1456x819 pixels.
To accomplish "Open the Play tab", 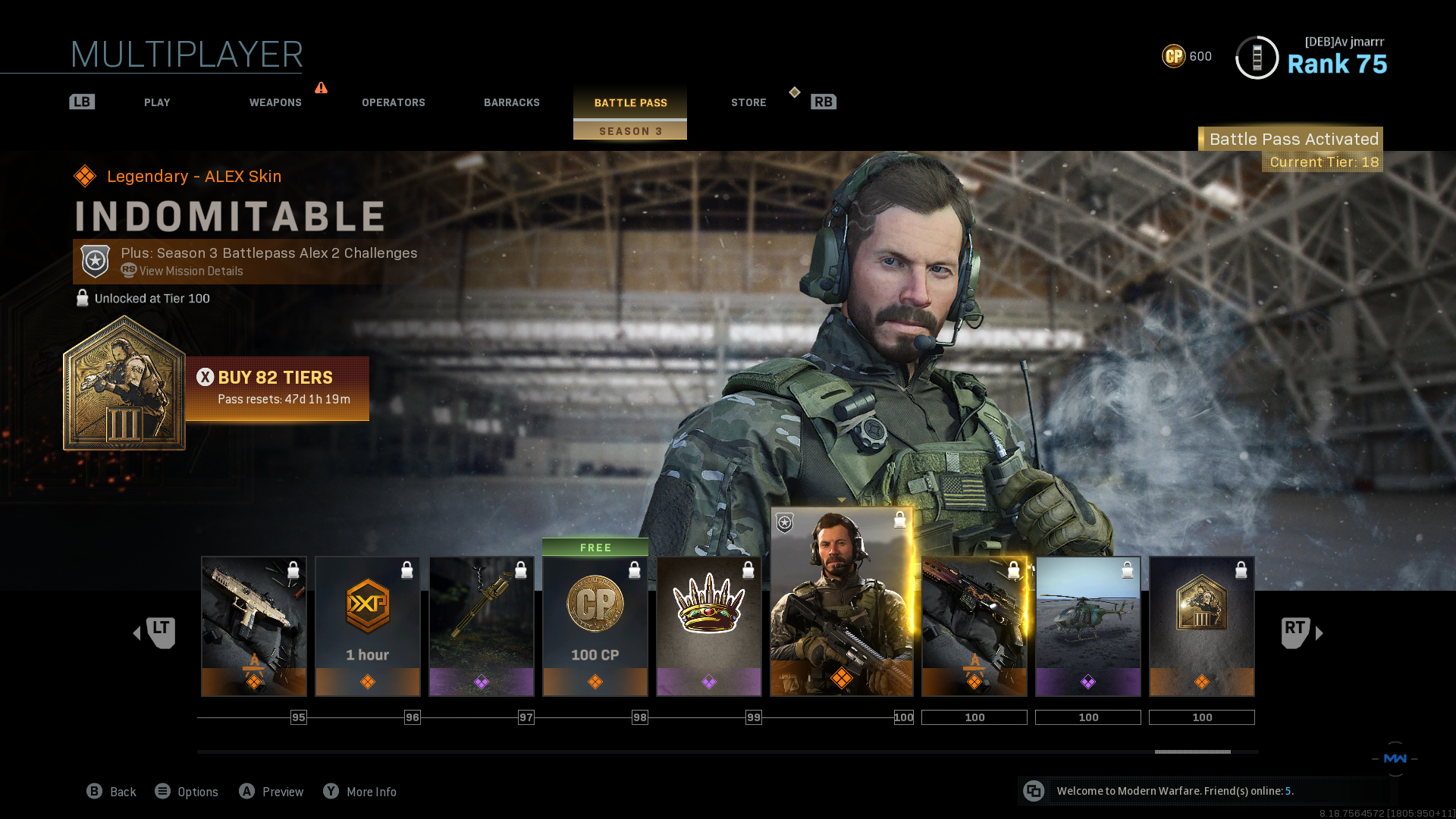I will click(157, 102).
